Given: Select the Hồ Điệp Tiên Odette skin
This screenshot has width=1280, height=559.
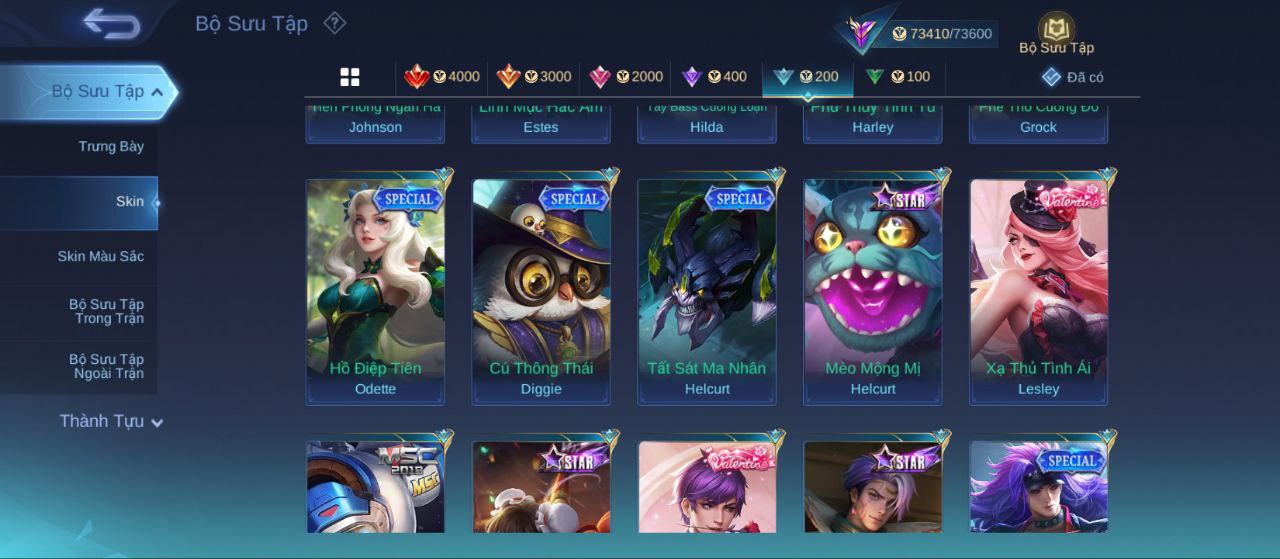Looking at the screenshot, I should pyautogui.click(x=375, y=291).
